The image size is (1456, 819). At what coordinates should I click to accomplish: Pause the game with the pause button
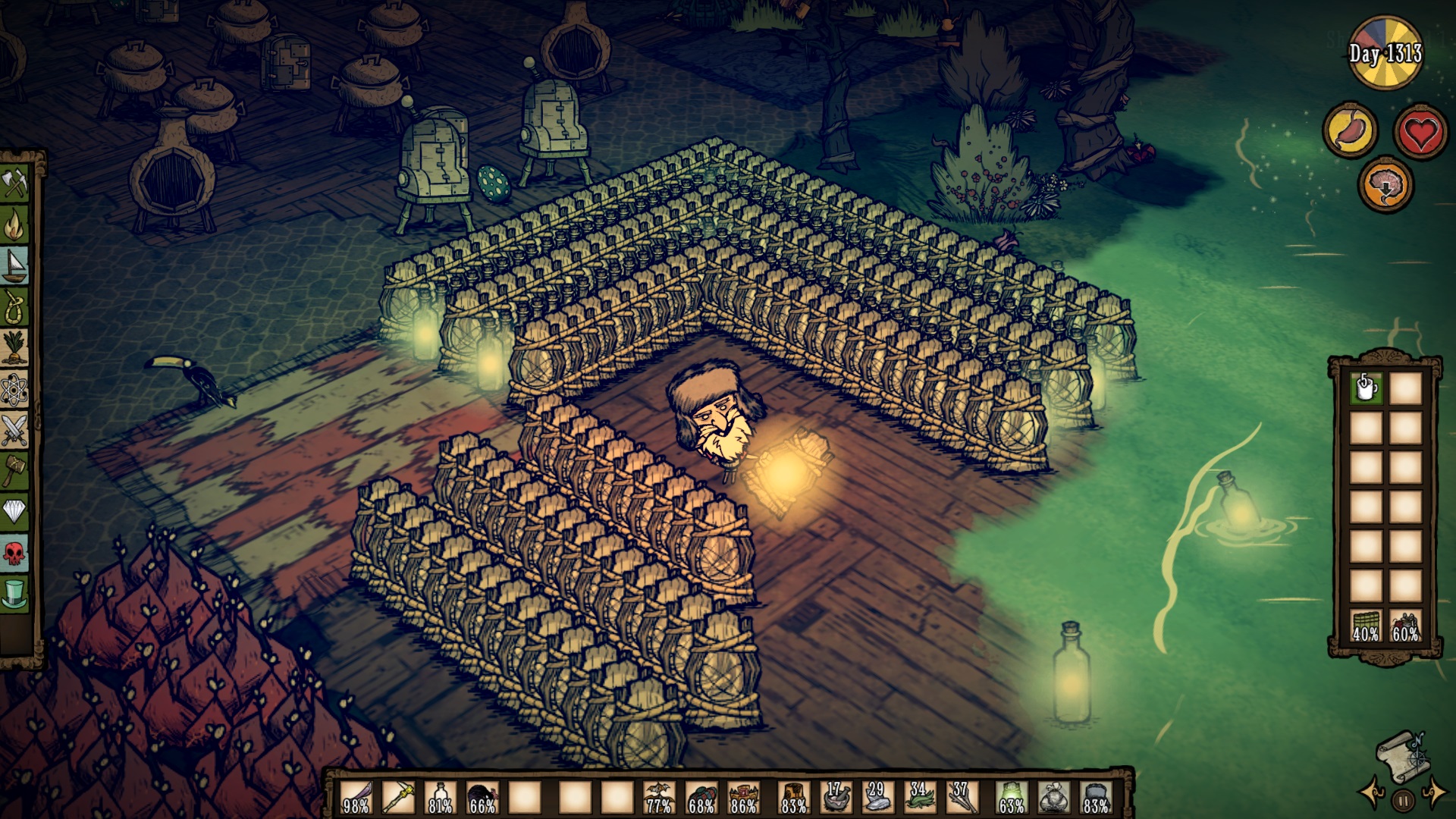click(x=1403, y=799)
